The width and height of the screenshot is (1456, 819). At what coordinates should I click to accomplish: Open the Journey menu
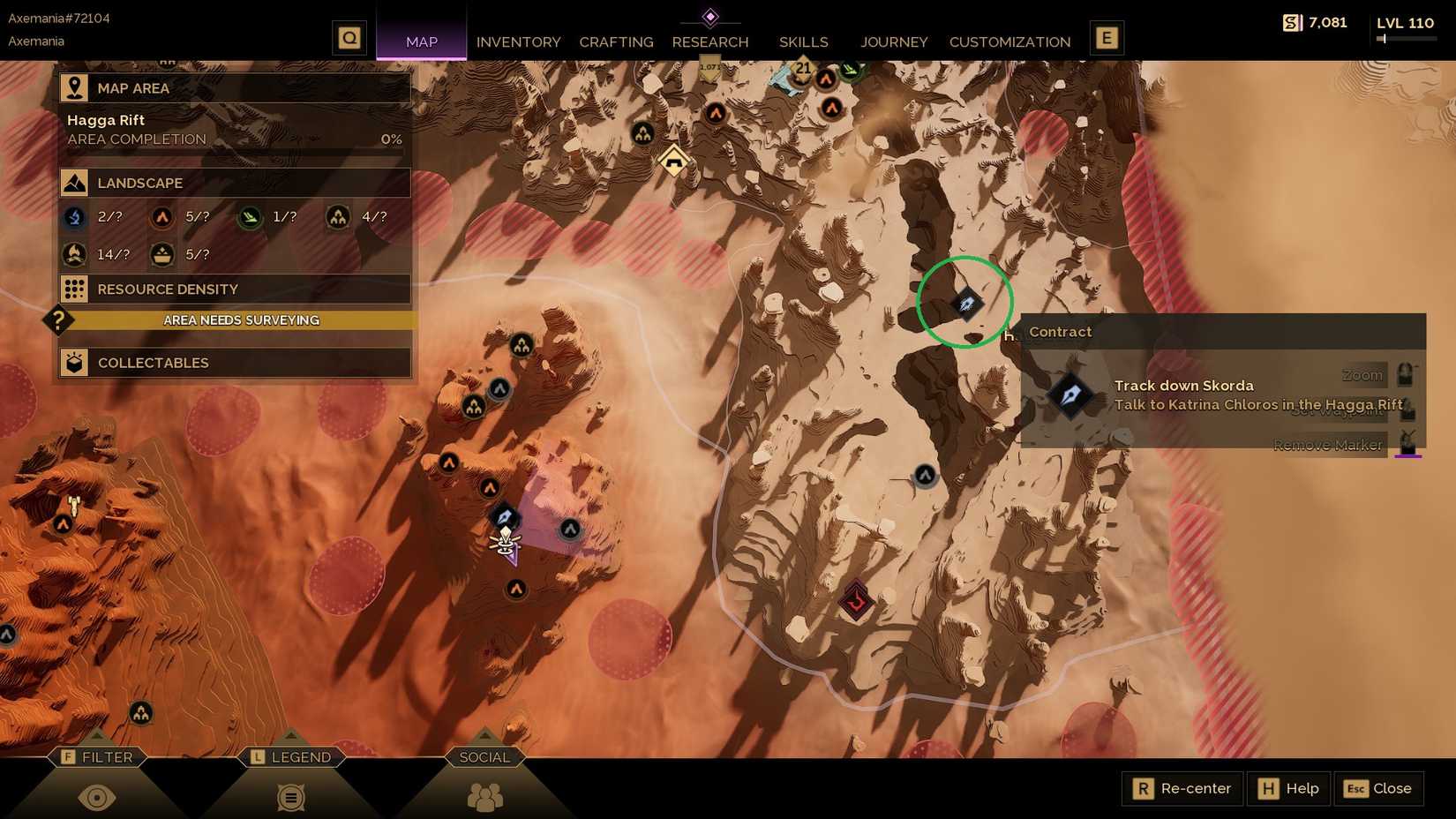pos(894,41)
